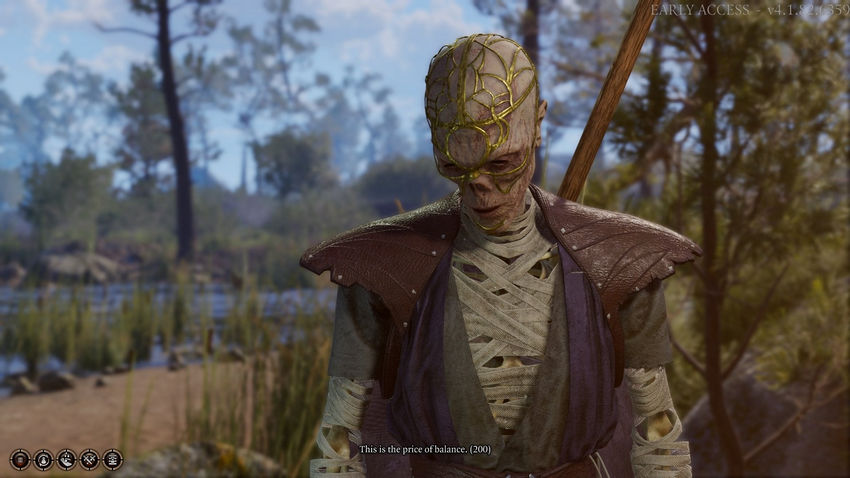Open the character swap circular-arrows icon
The width and height of the screenshot is (850, 478).
tap(43, 460)
